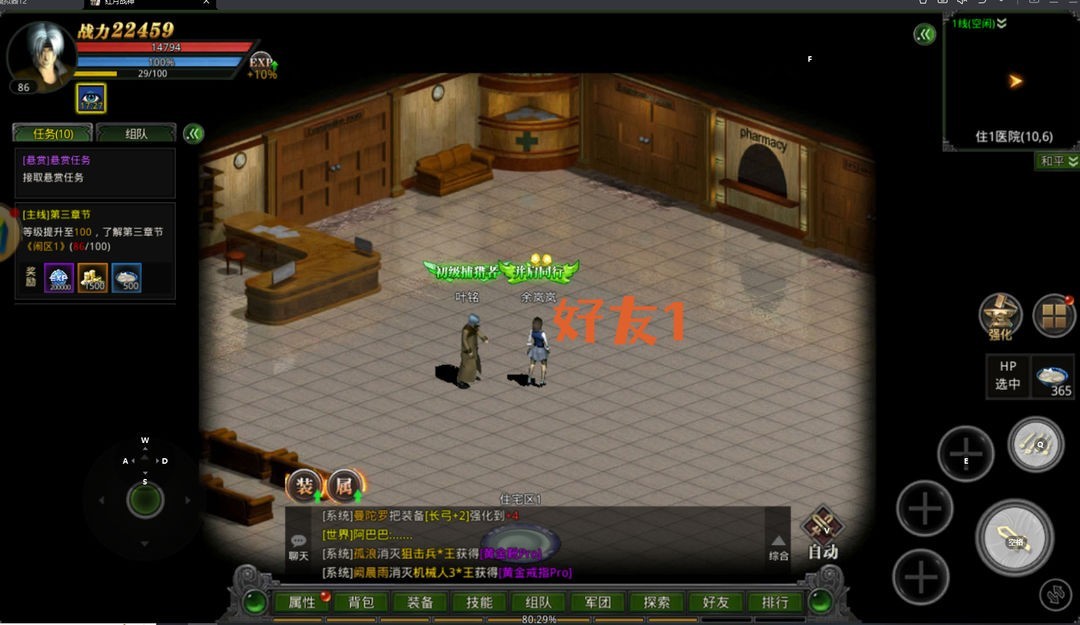Open the 聊天 chat button
This screenshot has width=1080, height=625.
(x=298, y=546)
